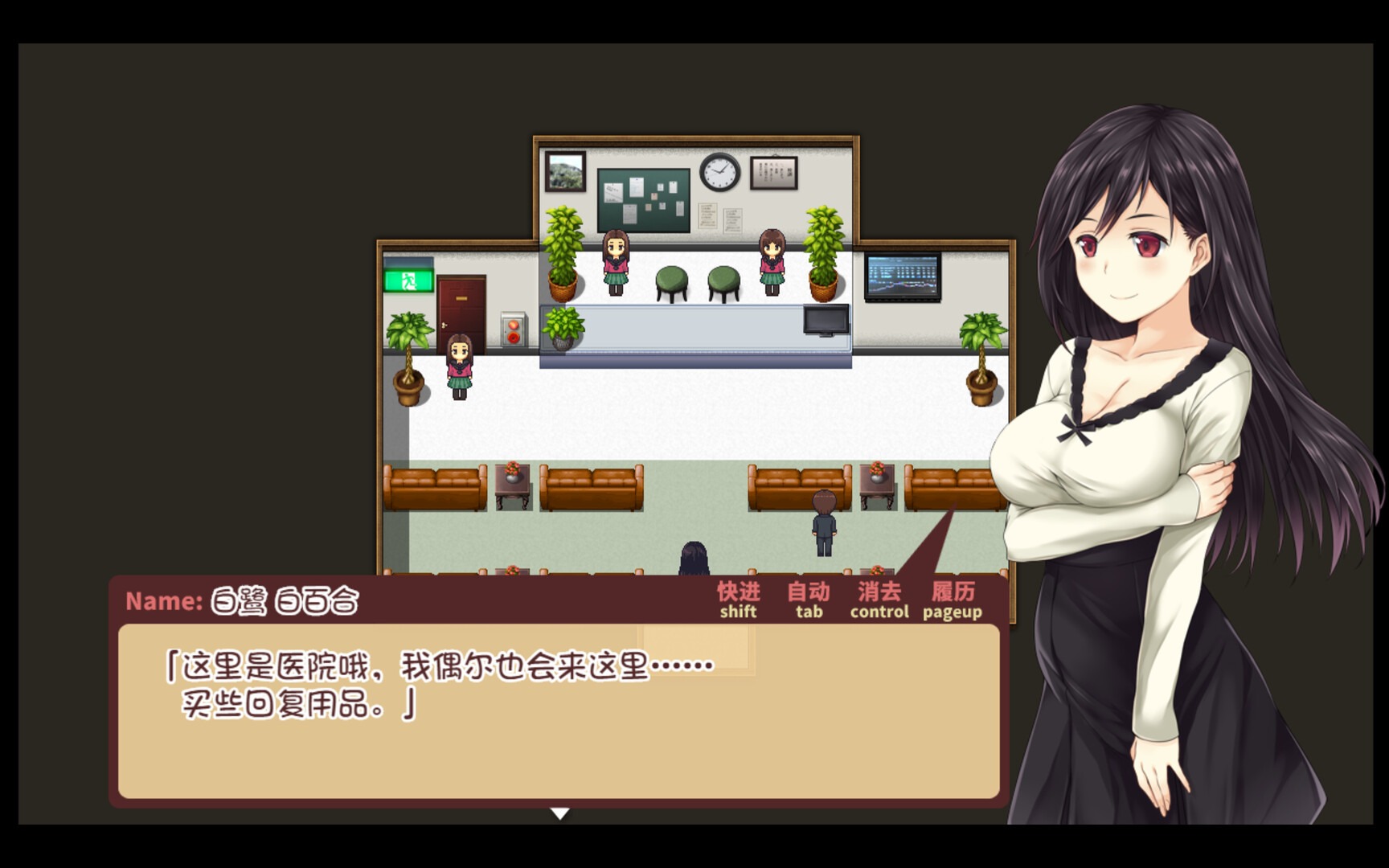Enable 自动 auto-play mode
Screen dimensions: 1389x868
tap(806, 598)
